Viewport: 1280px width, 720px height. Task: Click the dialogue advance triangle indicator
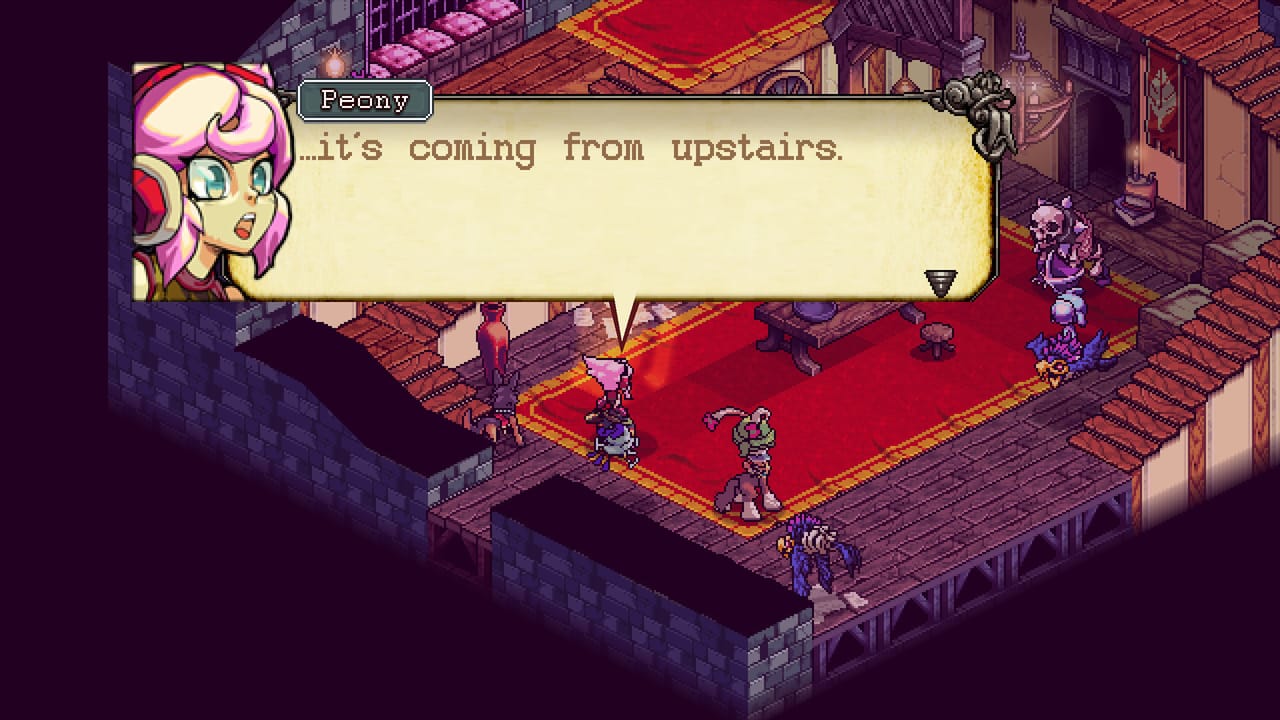[941, 282]
